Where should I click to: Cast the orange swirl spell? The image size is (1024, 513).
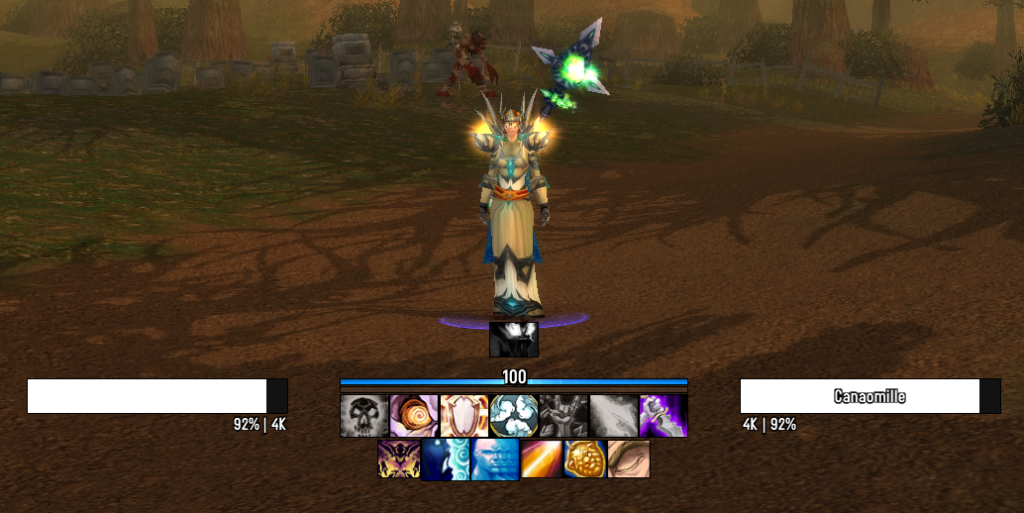pos(414,416)
